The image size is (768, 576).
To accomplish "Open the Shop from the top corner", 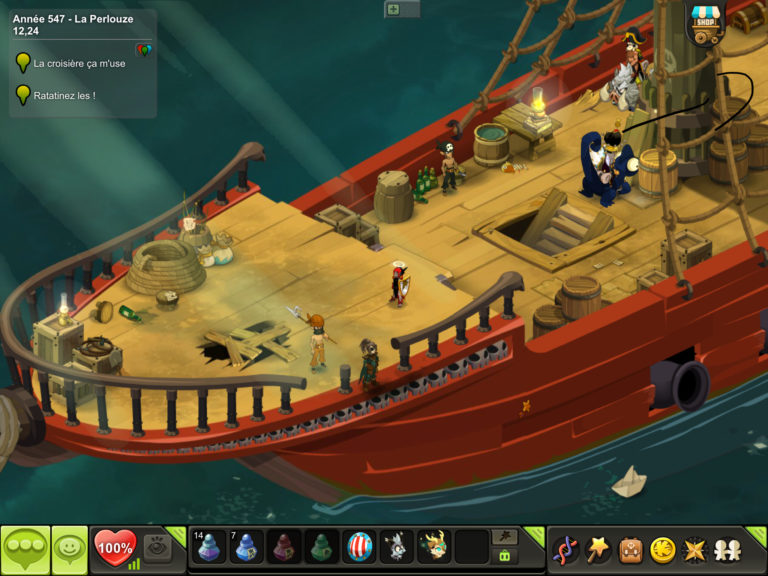I will [x=706, y=24].
